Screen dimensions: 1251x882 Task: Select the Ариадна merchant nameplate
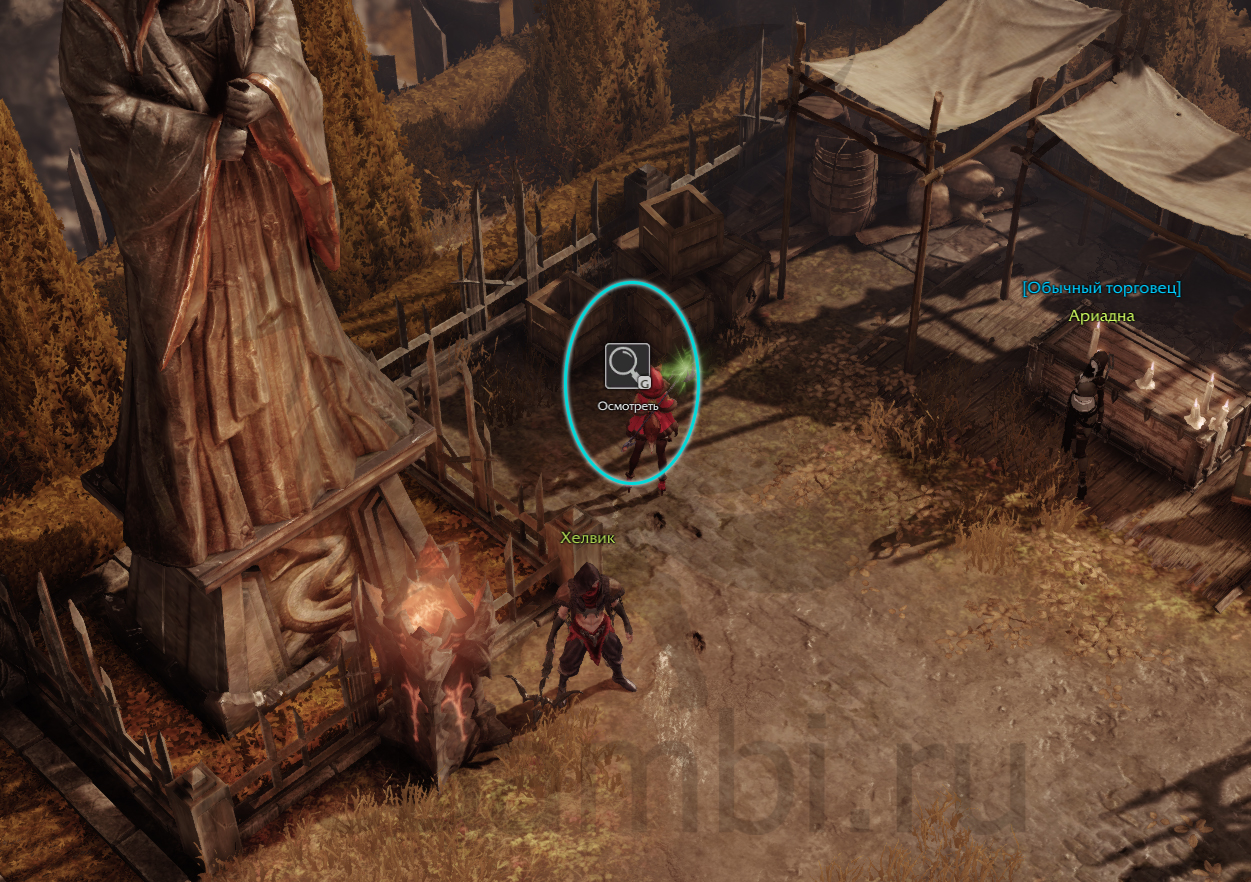tap(1101, 316)
